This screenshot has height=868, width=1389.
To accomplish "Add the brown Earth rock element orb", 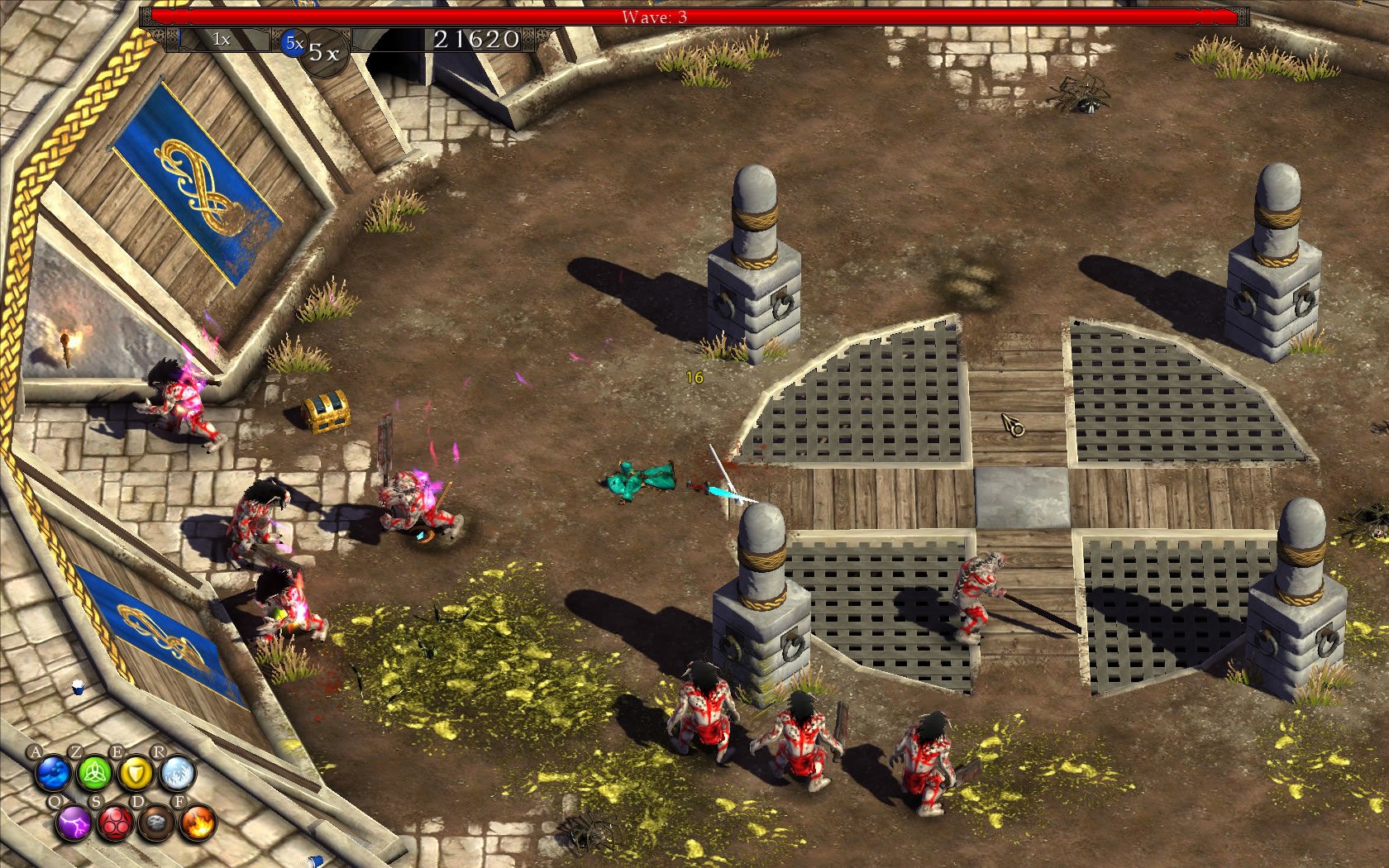I will pyautogui.click(x=156, y=823).
